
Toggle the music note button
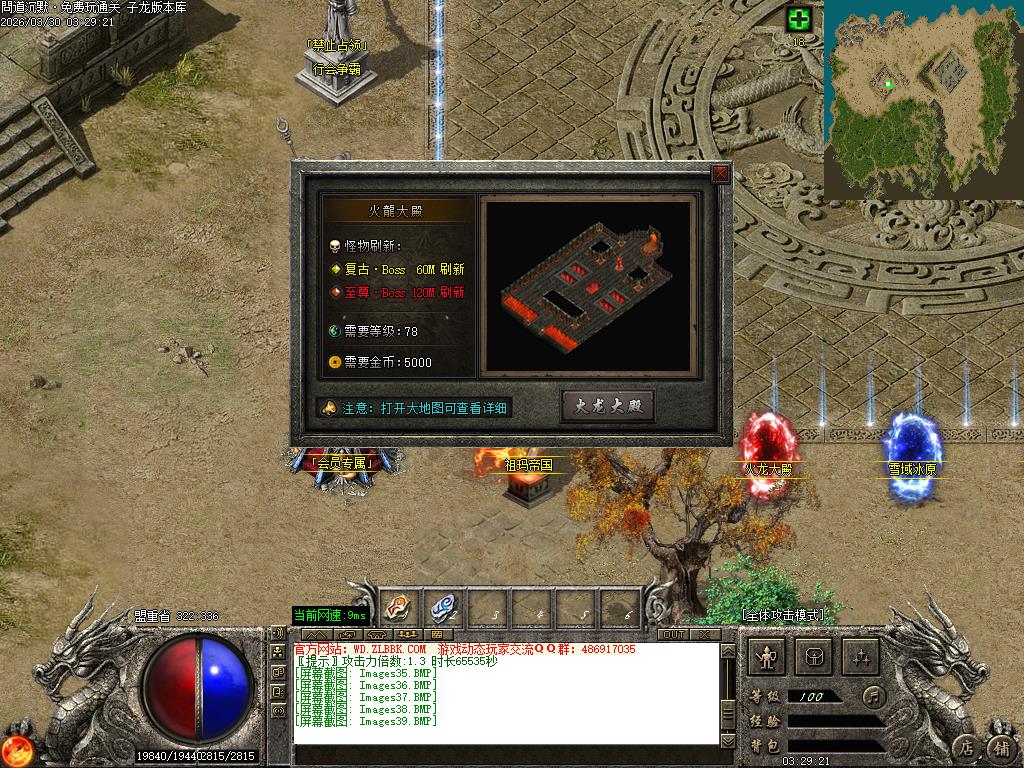875,695
